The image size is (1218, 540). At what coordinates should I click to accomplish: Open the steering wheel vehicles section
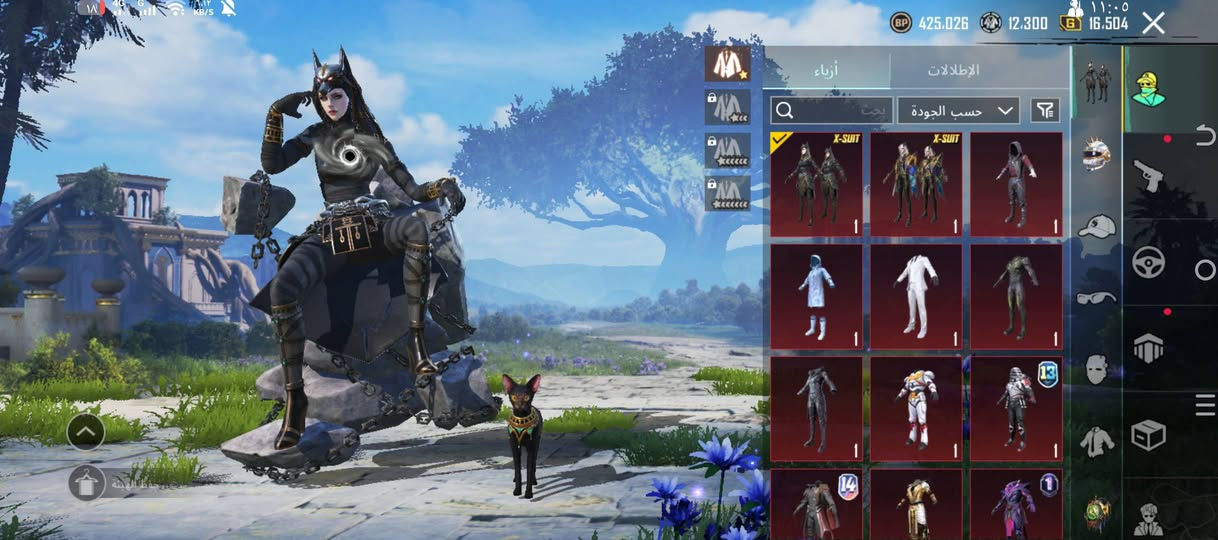(1147, 262)
